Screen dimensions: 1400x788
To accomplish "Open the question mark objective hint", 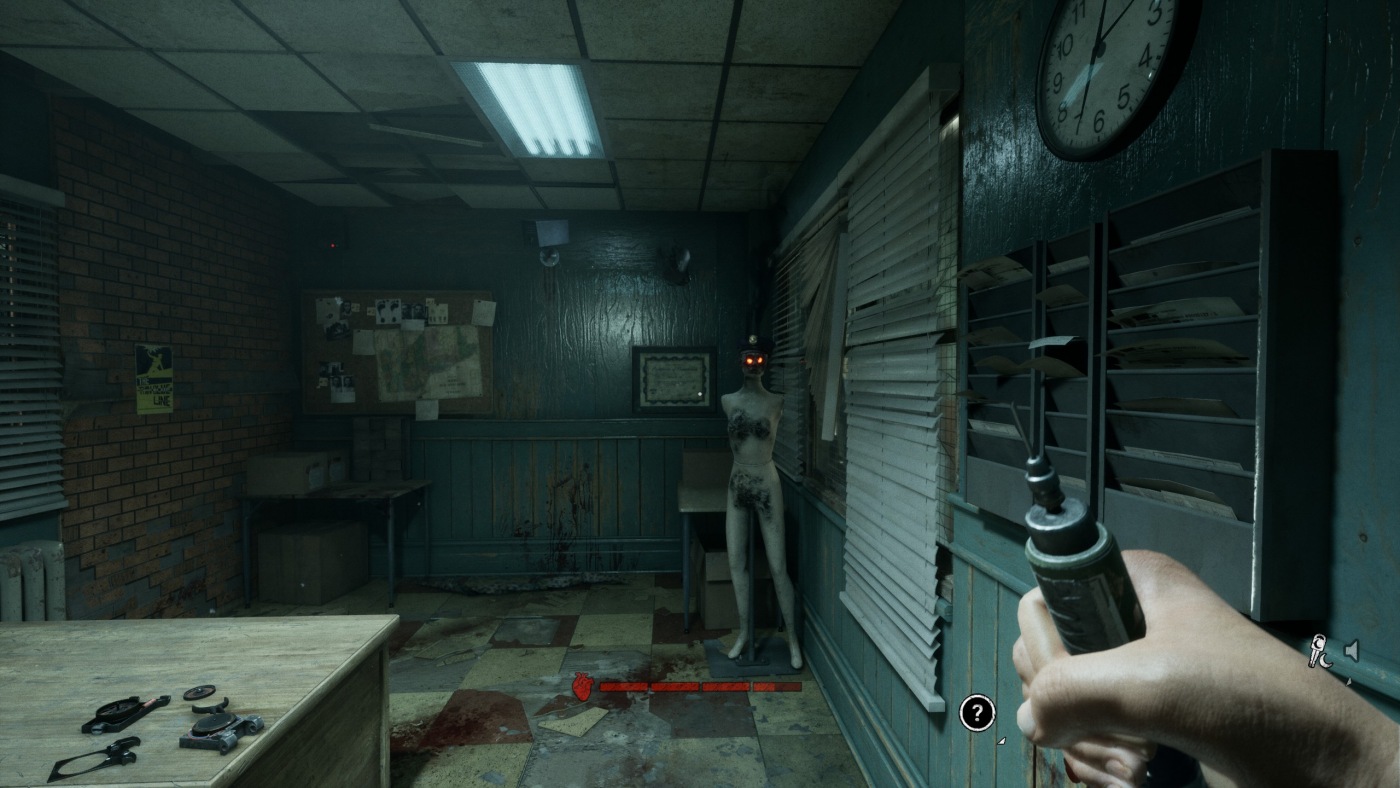I will tap(975, 714).
